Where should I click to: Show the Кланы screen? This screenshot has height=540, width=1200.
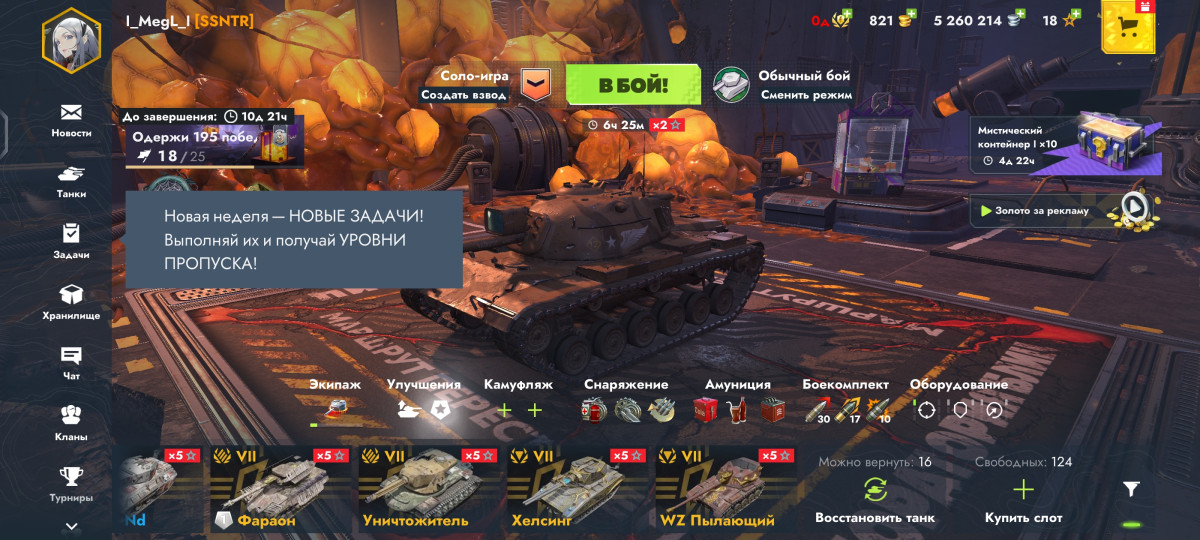pos(71,423)
